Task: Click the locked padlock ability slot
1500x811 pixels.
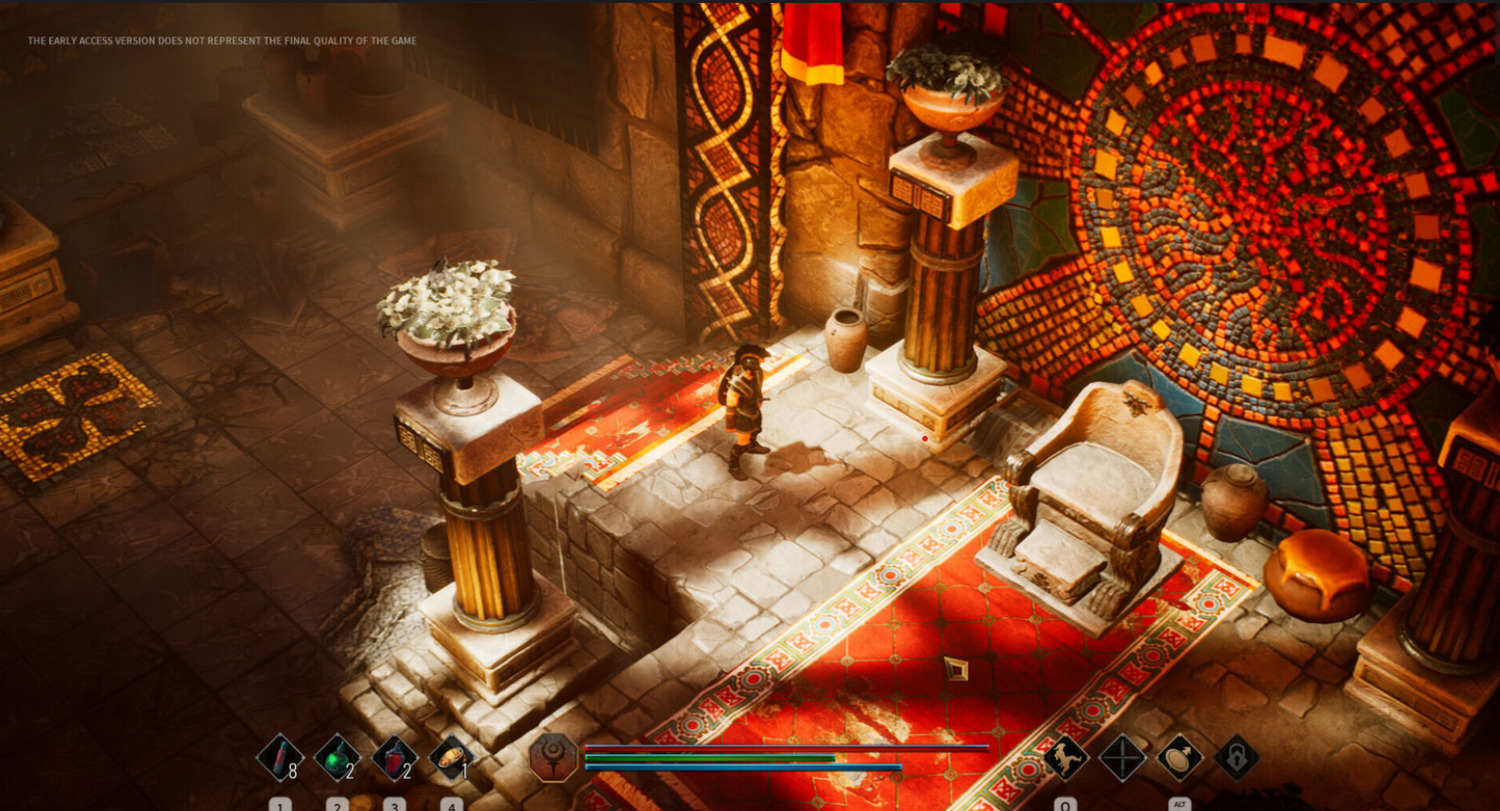Action: [x=1237, y=757]
